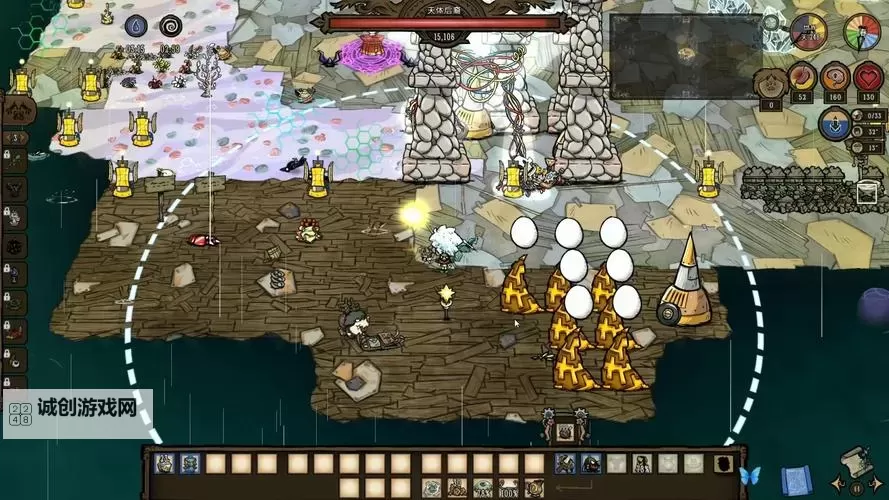
Task: Open the crafting menu atop the left sidebar
Action: point(17,110)
